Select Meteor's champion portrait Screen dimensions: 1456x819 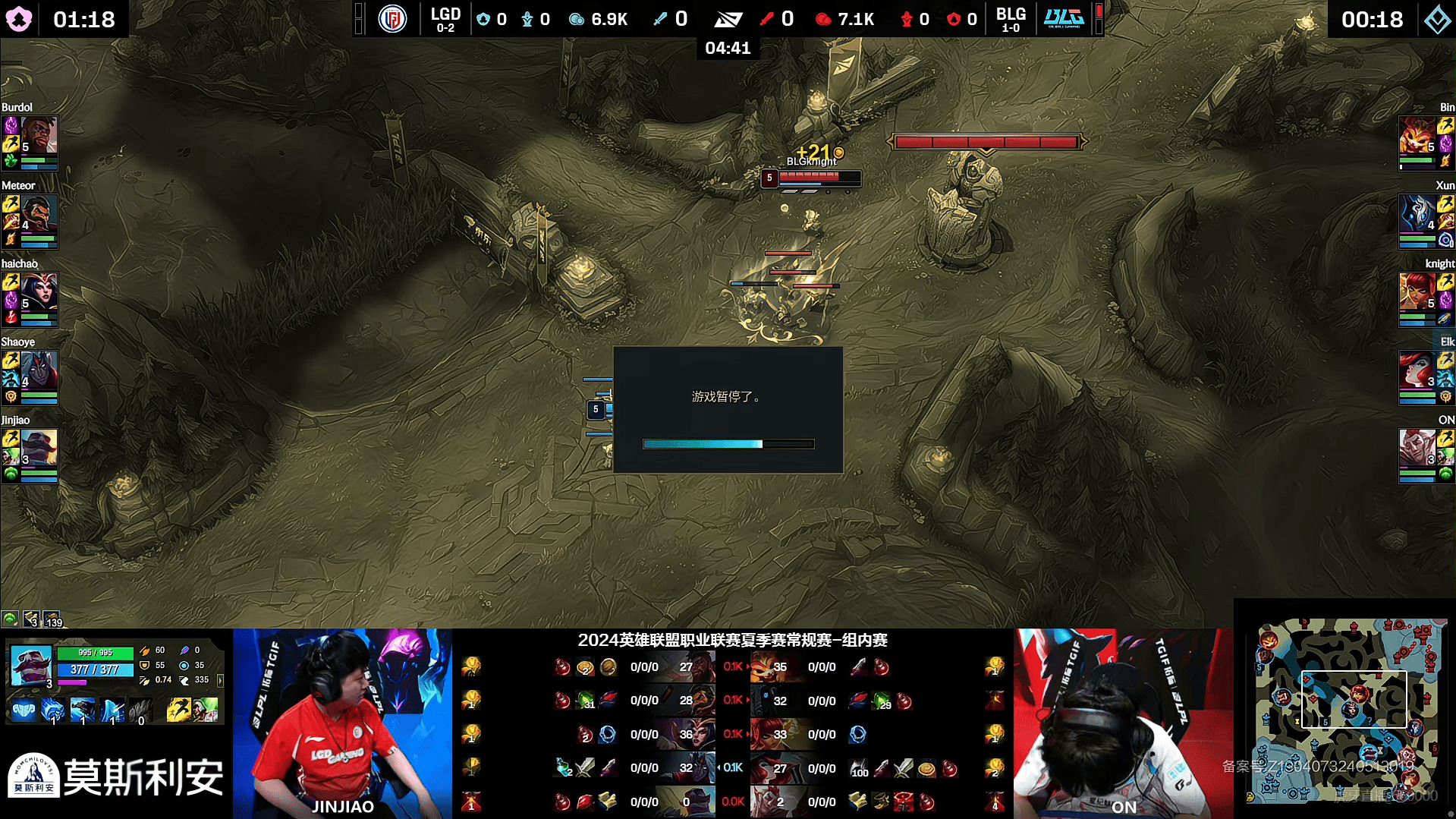[39, 214]
